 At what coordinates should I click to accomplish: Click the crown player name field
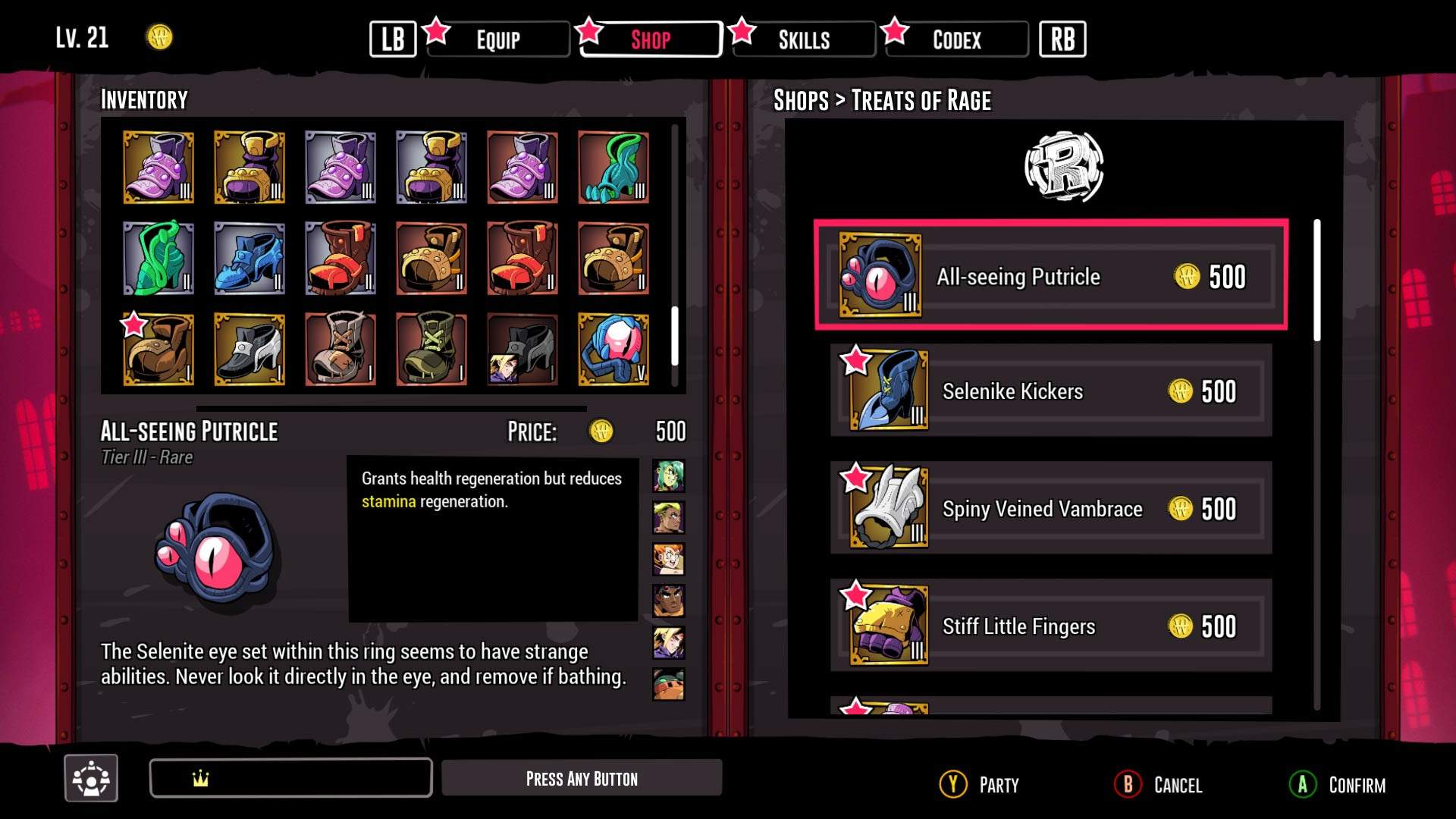[291, 778]
